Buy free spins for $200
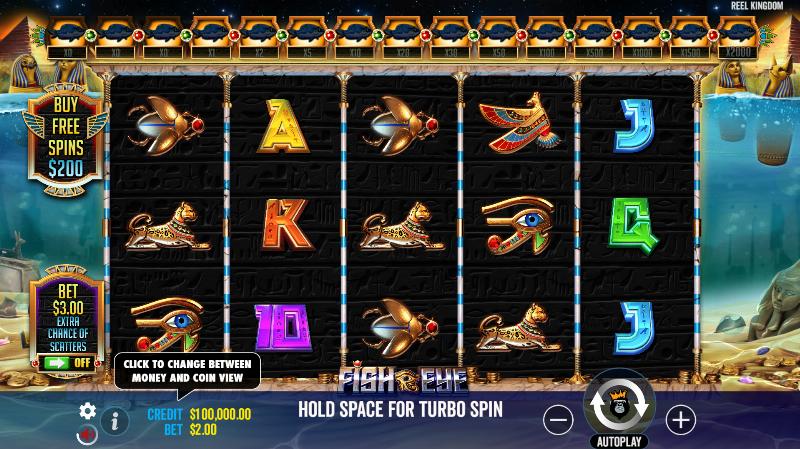The height and width of the screenshot is (449, 800). pos(67,137)
